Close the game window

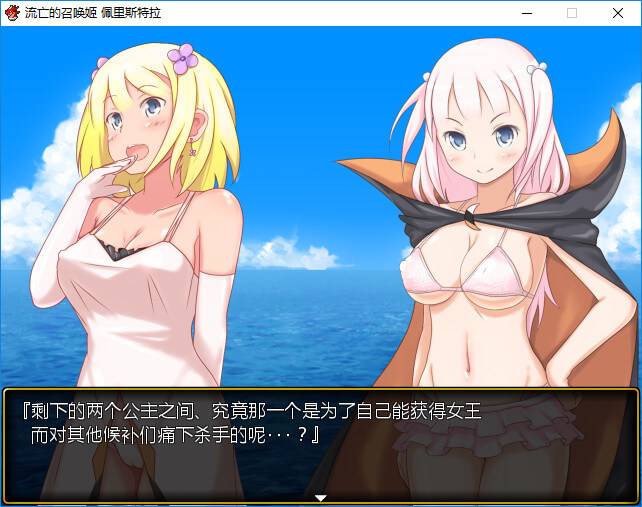click(618, 13)
